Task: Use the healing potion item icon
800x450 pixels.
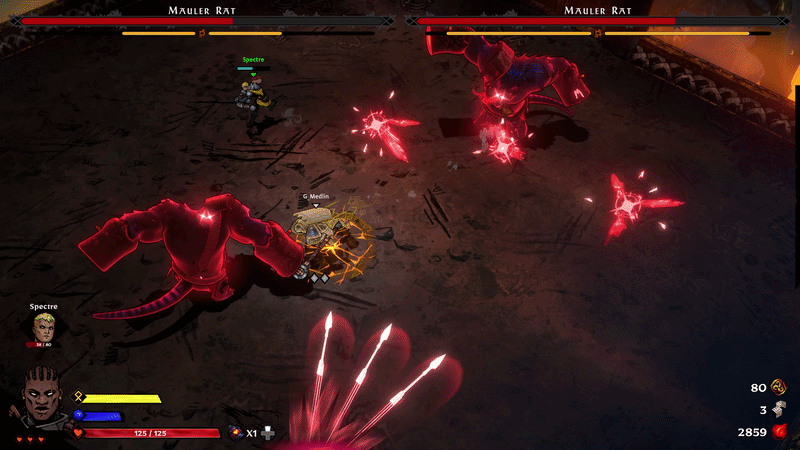Action: click(236, 432)
